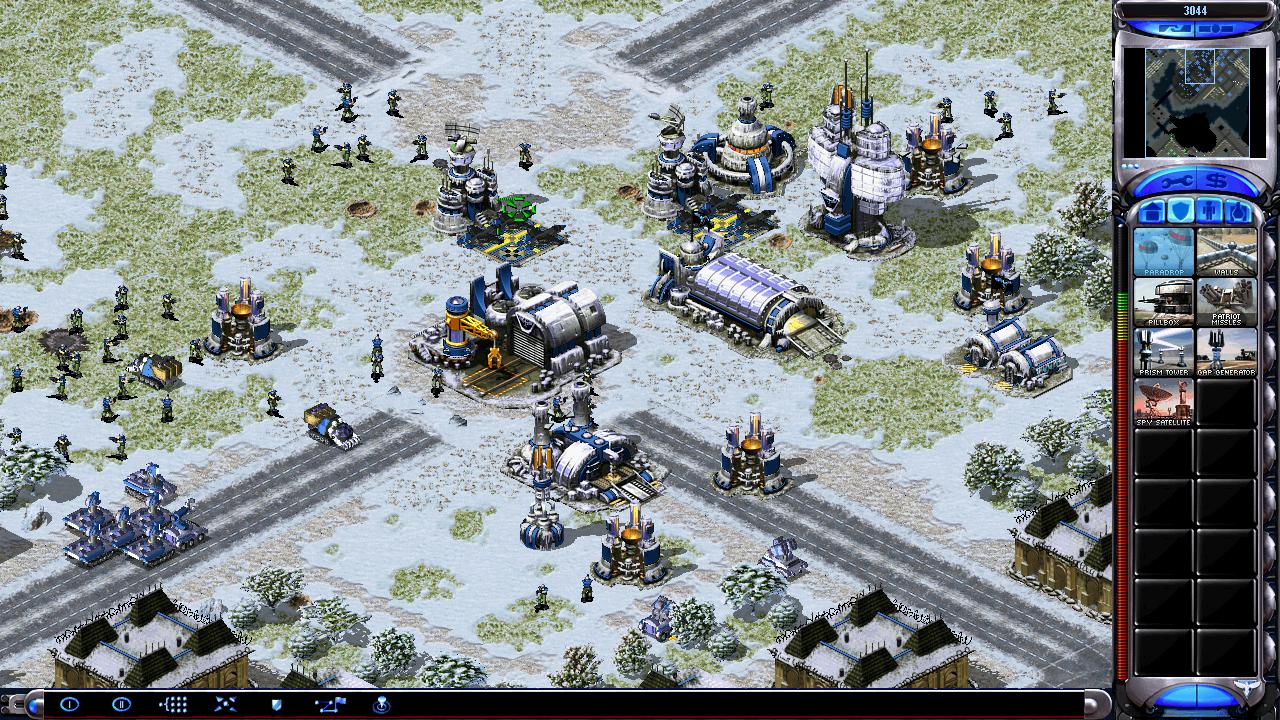
Task: Open the vehicles production tab
Action: [1238, 211]
